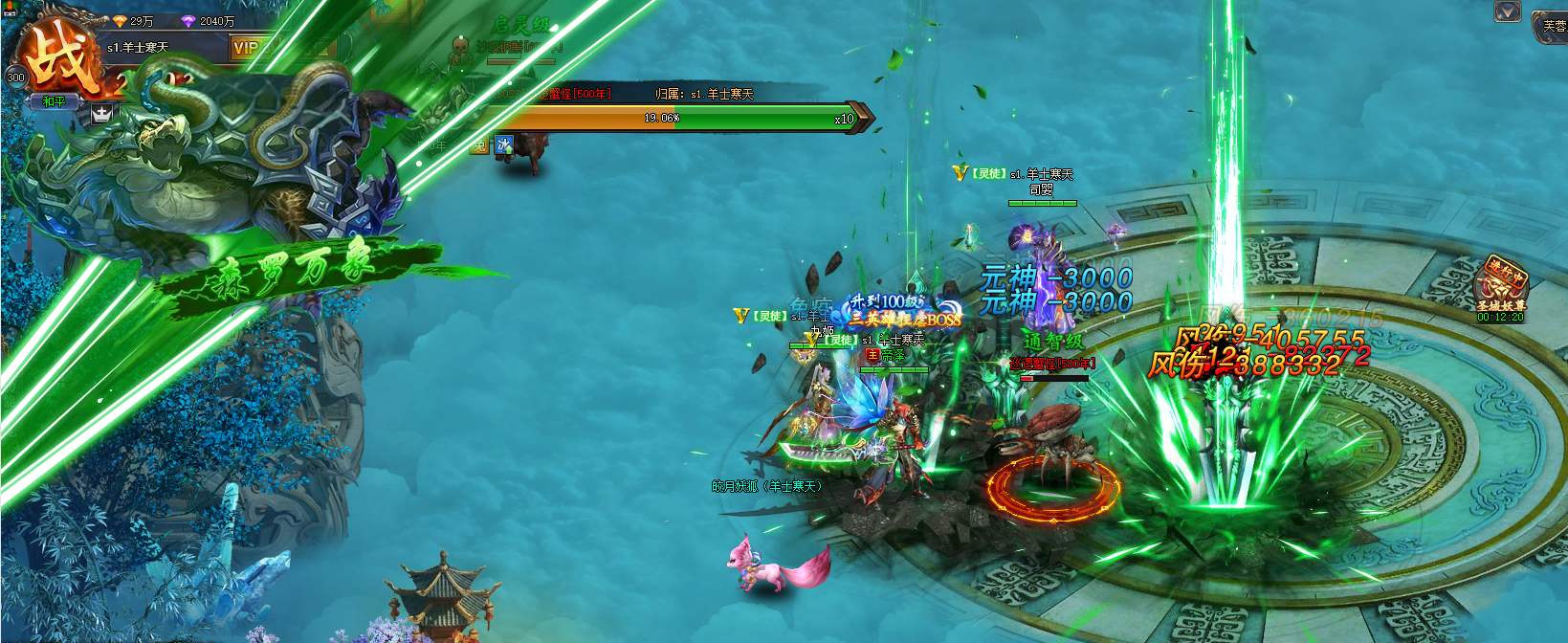Toggle the 和平 peace combat mode
This screenshot has width=1568, height=643.
54,101
